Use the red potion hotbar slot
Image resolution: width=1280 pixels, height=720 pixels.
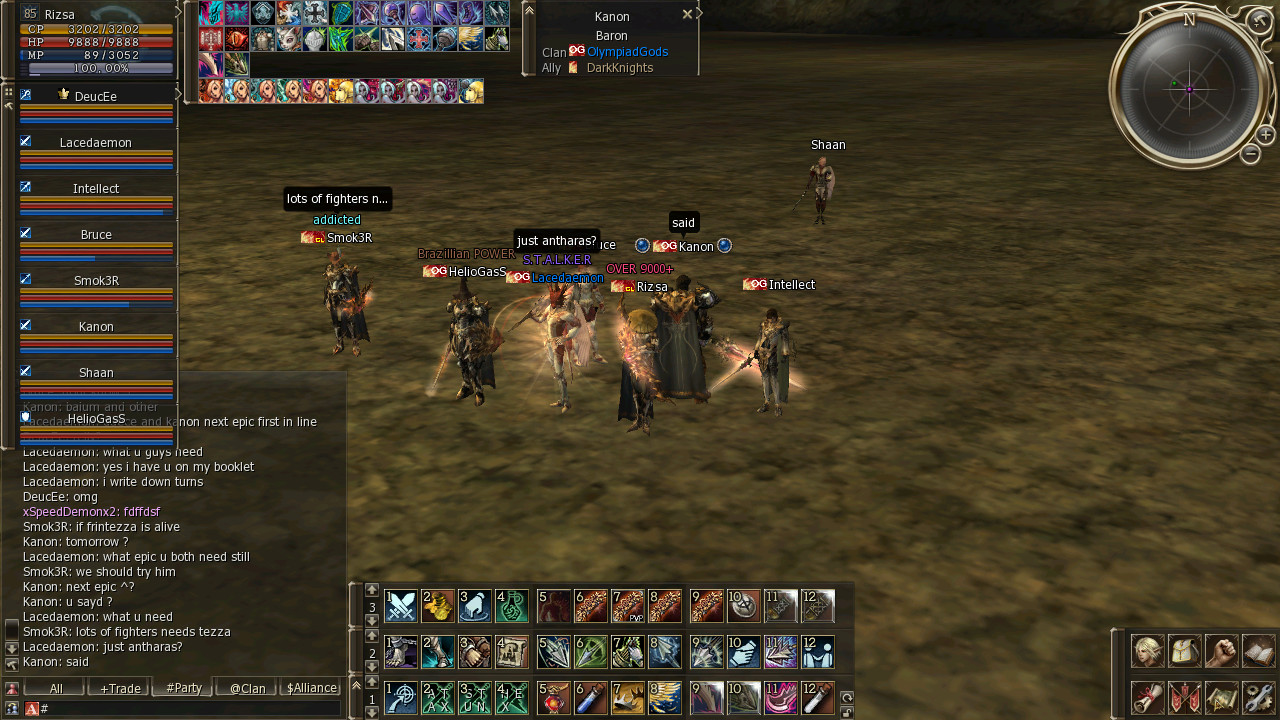554,698
